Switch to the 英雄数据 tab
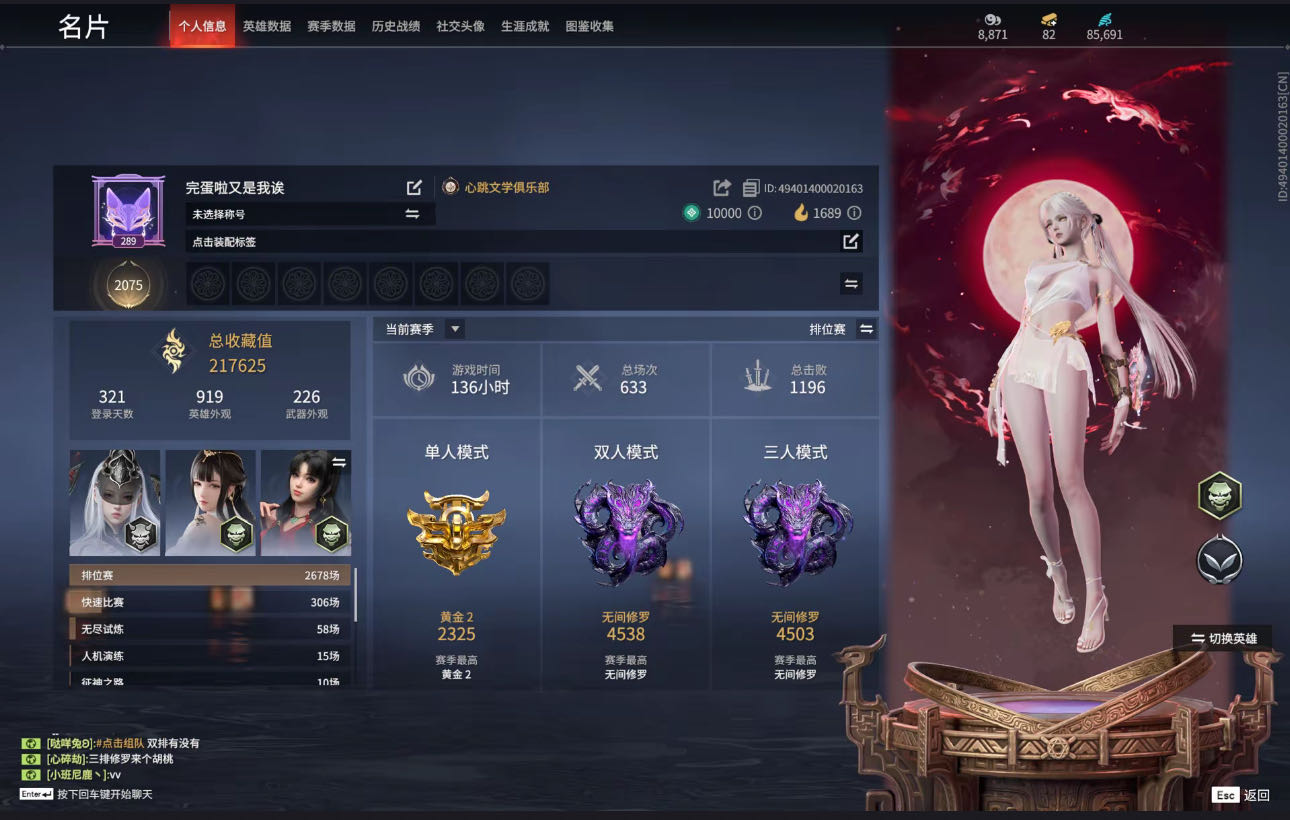 coord(266,26)
